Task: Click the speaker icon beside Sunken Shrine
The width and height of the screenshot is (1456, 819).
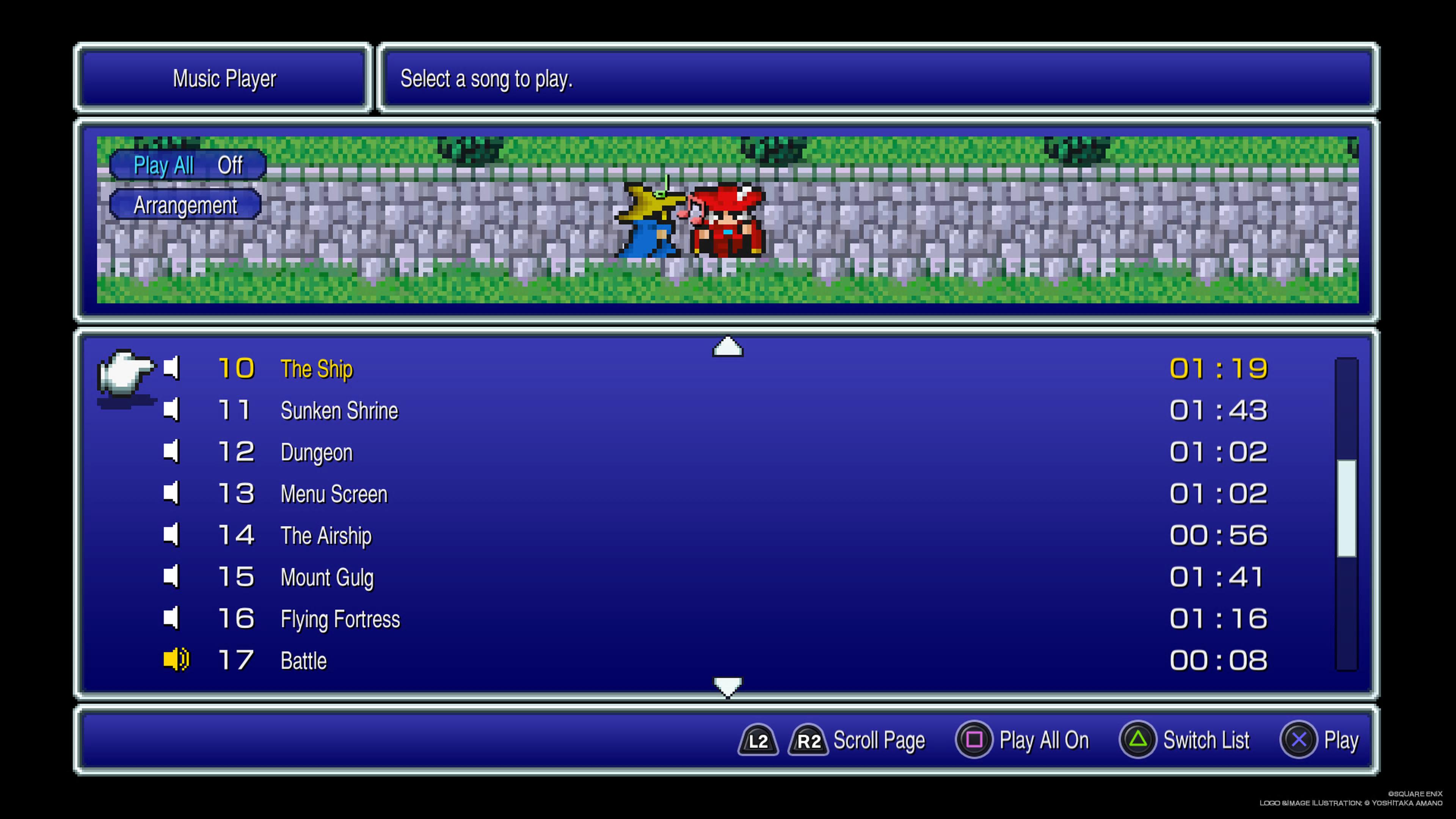Action: pyautogui.click(x=171, y=410)
